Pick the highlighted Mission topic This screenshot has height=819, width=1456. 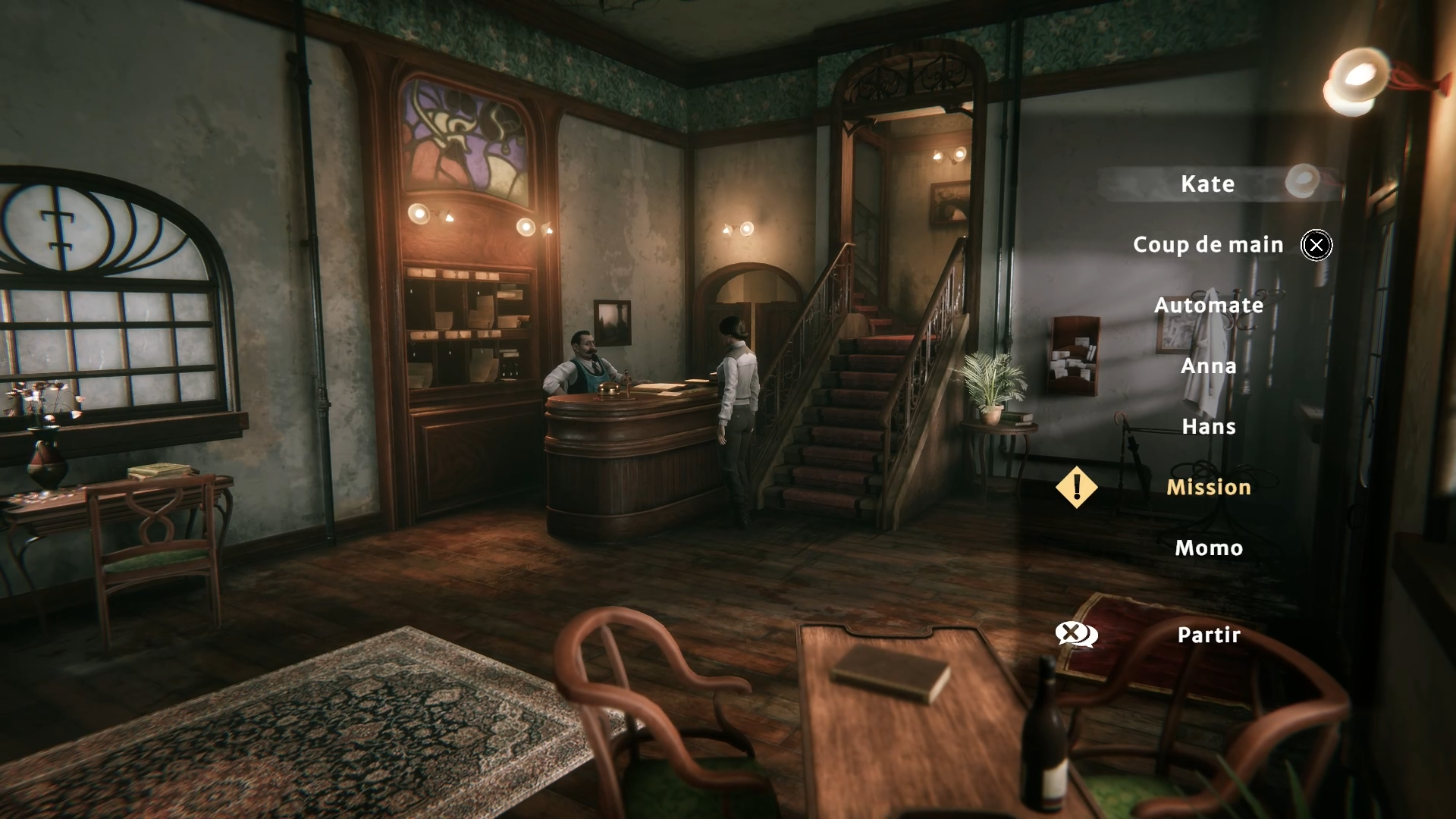pos(1209,488)
